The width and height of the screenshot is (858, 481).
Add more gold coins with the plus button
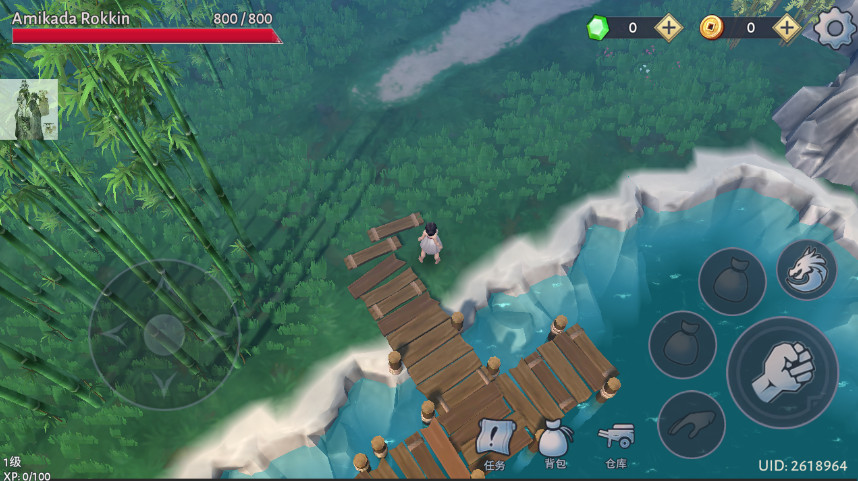click(x=787, y=28)
